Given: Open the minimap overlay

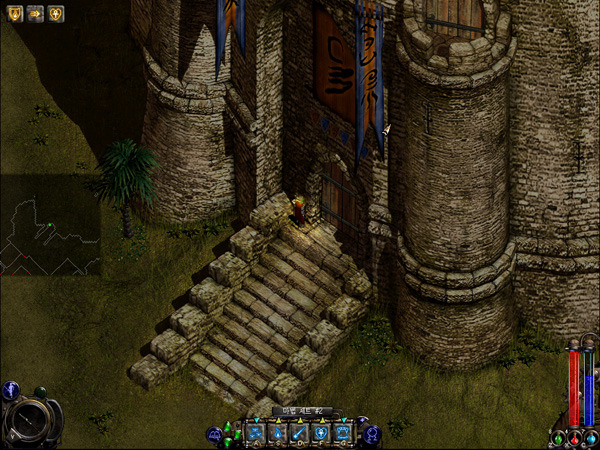Looking at the screenshot, I should (50, 226).
